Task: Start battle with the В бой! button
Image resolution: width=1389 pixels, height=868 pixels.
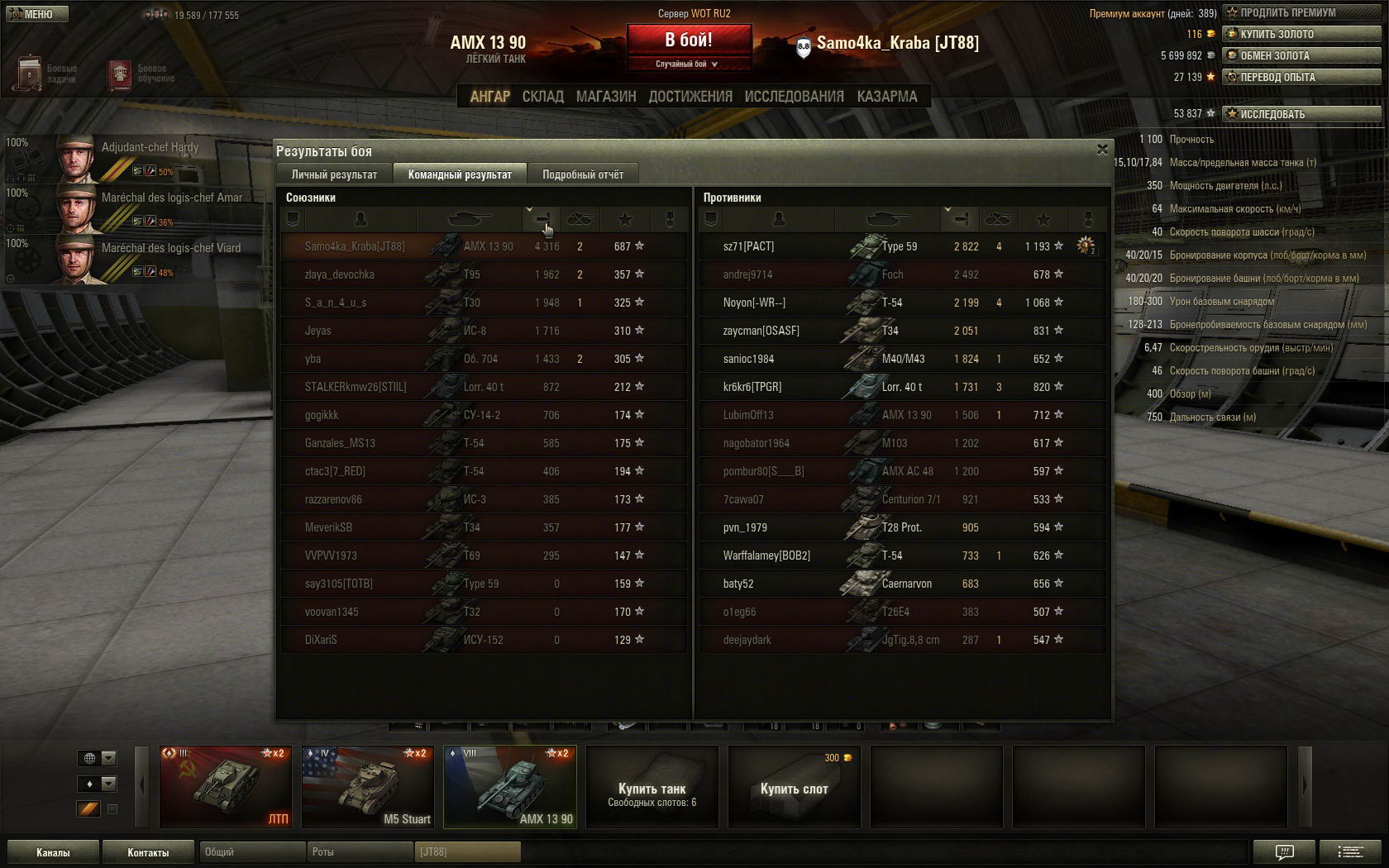Action: 689,40
